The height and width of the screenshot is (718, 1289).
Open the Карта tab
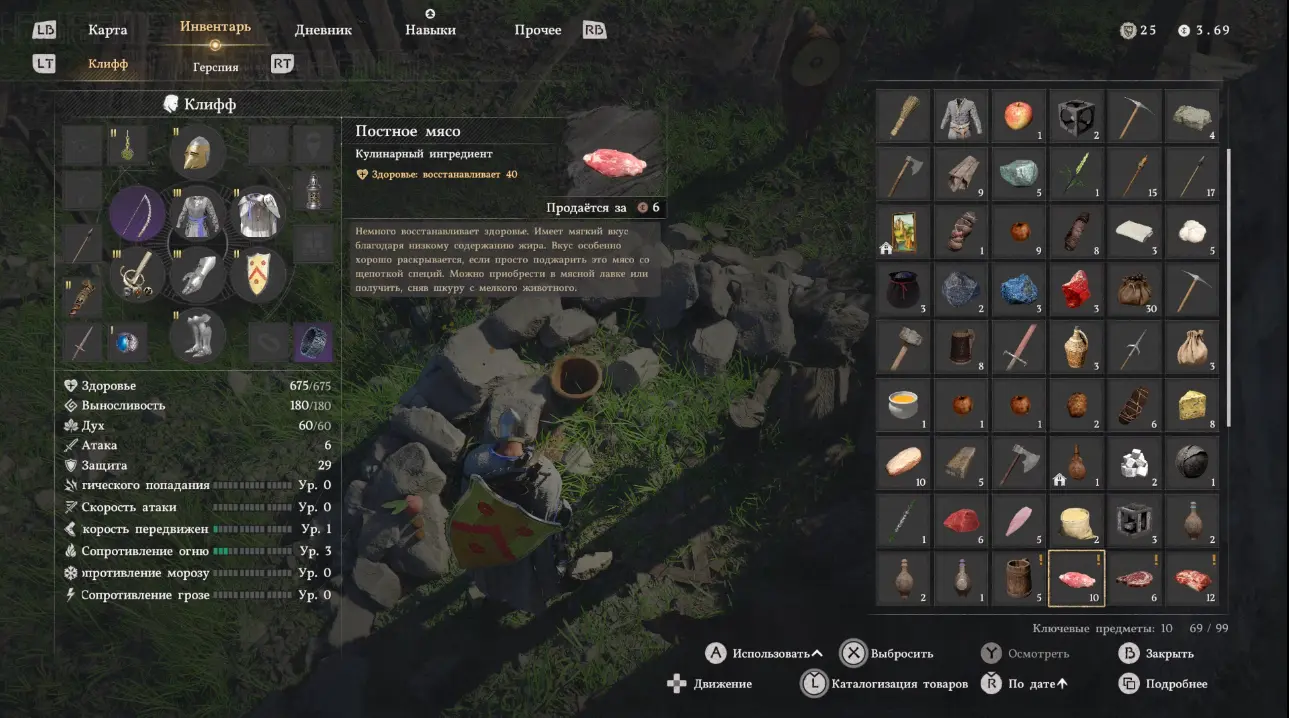point(107,30)
